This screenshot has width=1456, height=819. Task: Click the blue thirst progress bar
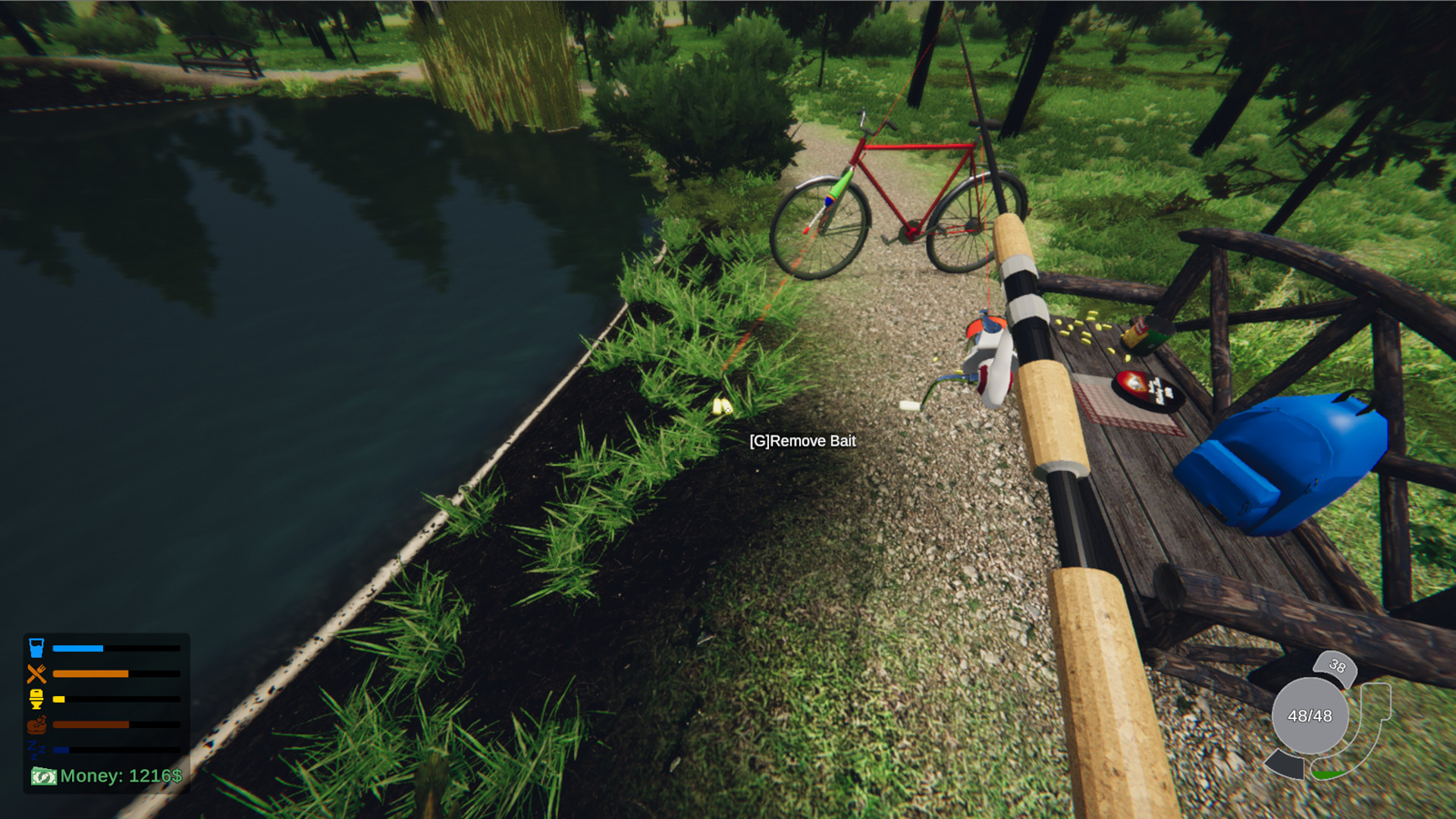(77, 648)
